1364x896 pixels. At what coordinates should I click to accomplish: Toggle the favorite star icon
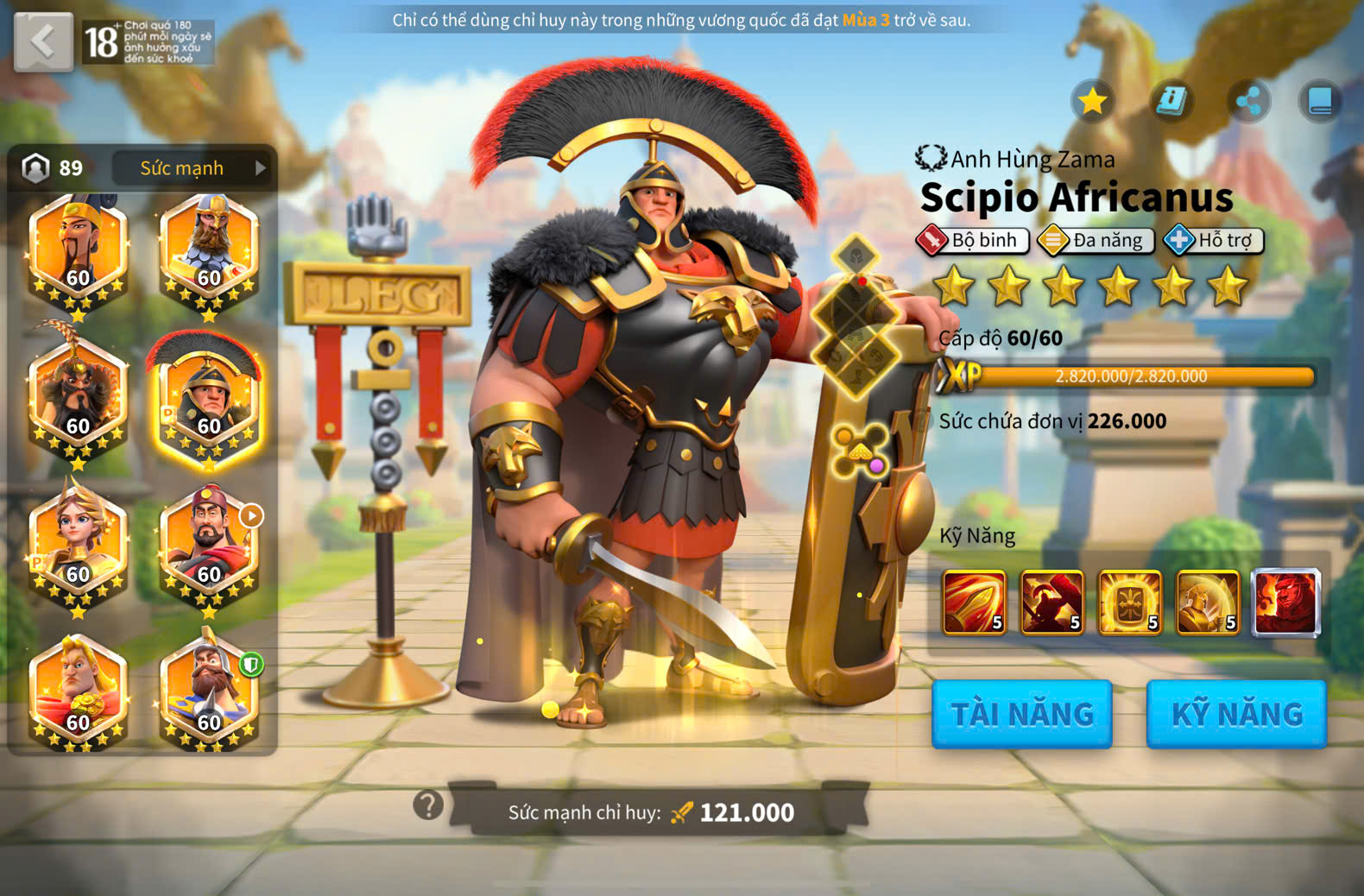[1092, 101]
